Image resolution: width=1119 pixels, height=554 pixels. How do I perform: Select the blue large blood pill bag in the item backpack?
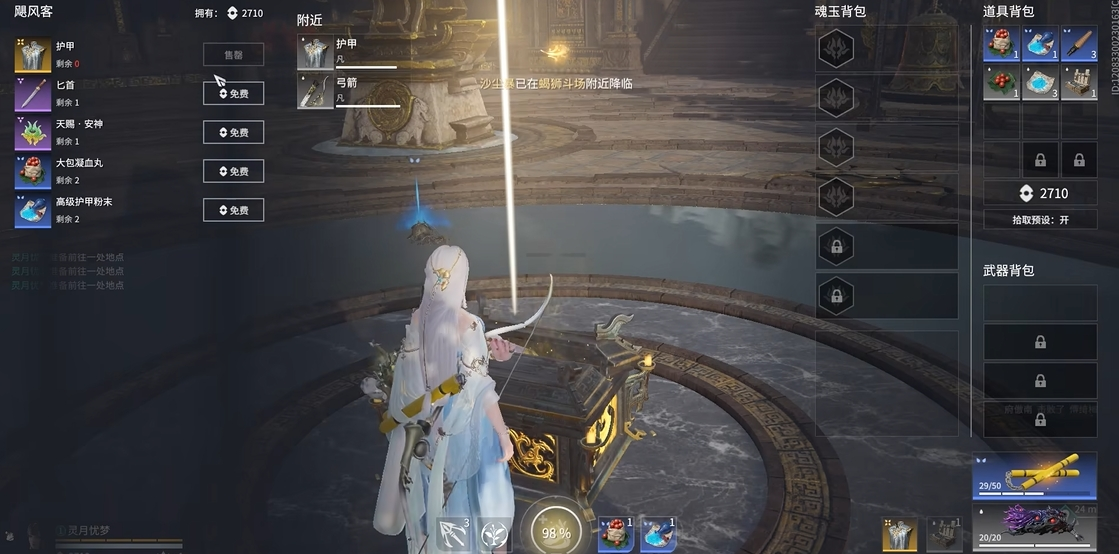1002,44
